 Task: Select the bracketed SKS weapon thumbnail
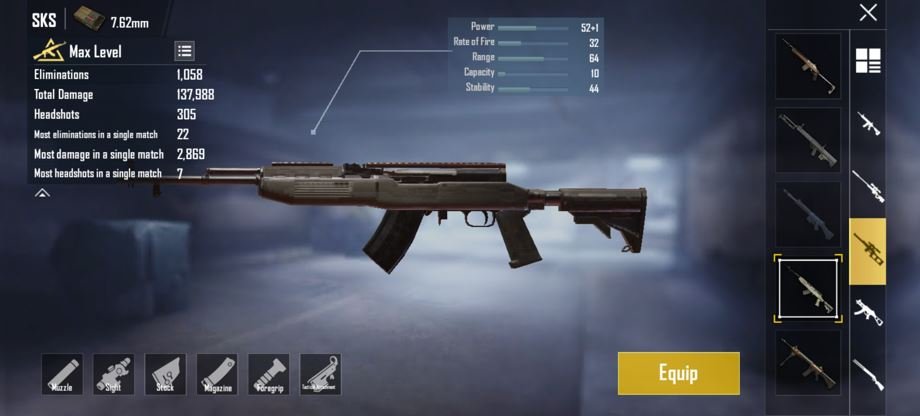pyautogui.click(x=808, y=288)
